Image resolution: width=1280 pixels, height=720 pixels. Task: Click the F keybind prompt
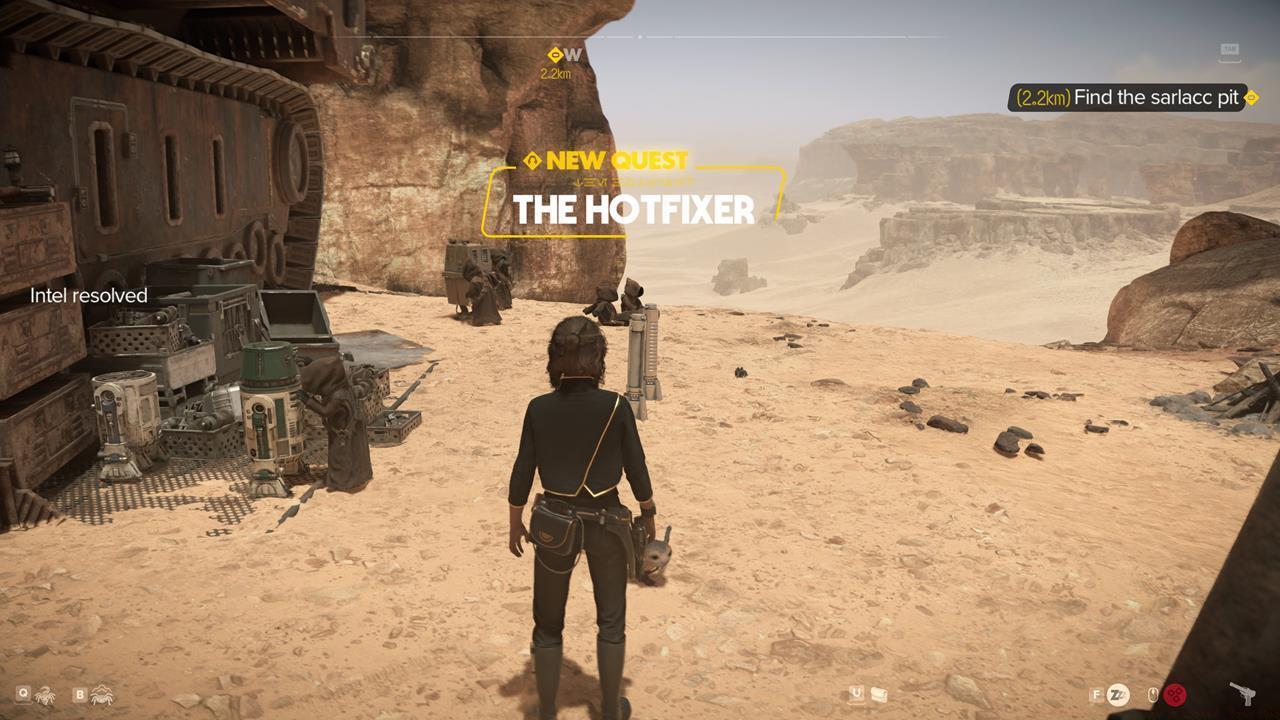[1096, 694]
